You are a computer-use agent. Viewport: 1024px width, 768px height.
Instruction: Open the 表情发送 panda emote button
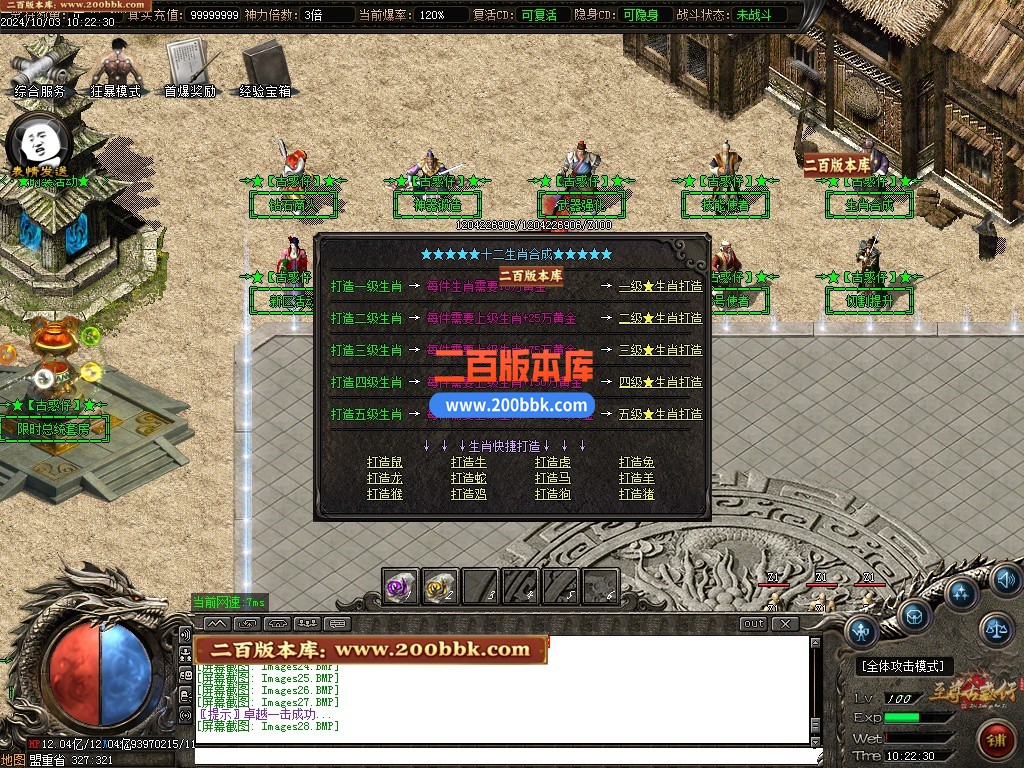click(x=38, y=143)
